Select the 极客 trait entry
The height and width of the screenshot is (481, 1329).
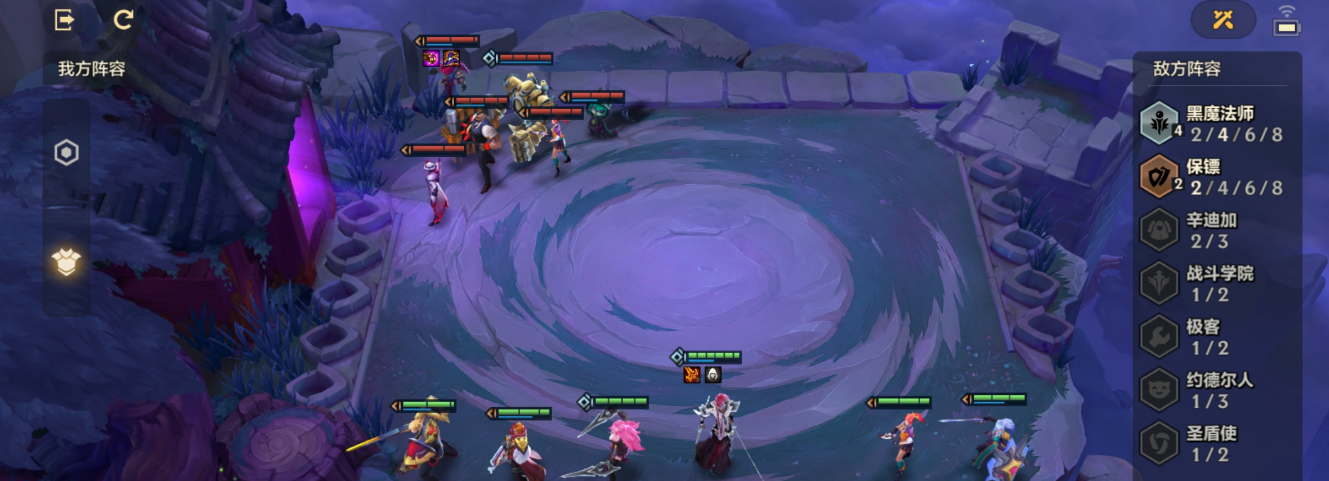pos(1217,337)
